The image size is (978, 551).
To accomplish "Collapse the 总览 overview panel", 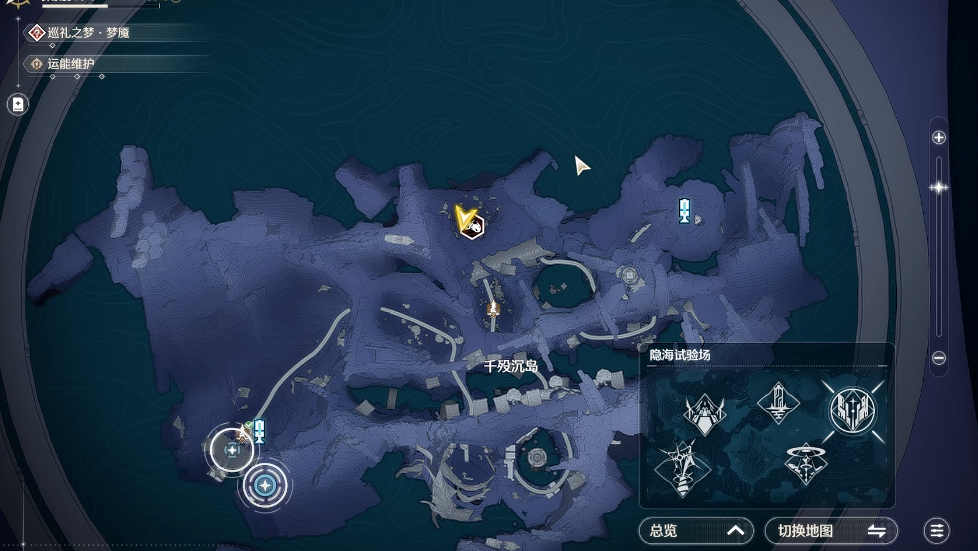I will pos(696,531).
